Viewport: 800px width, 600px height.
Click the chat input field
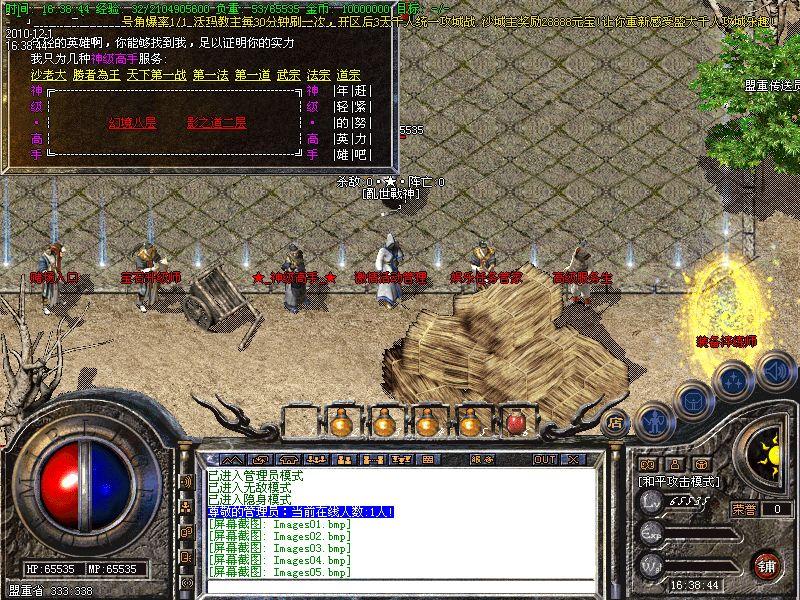pos(400,585)
